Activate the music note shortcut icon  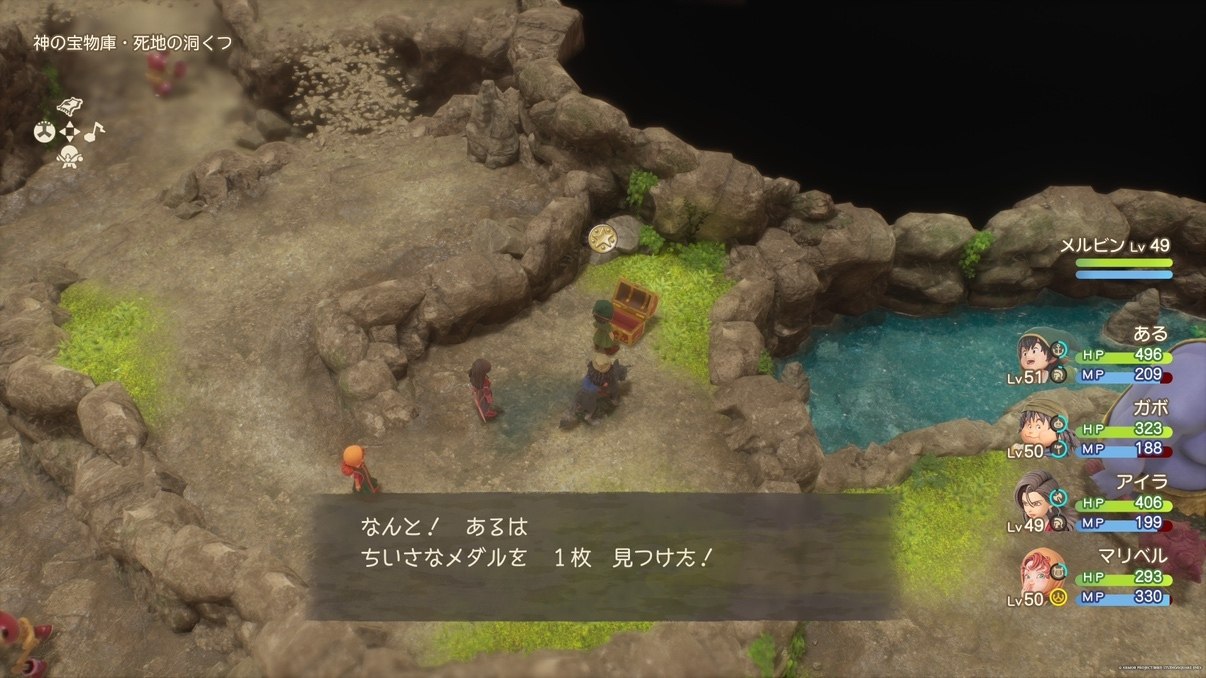tap(94, 131)
